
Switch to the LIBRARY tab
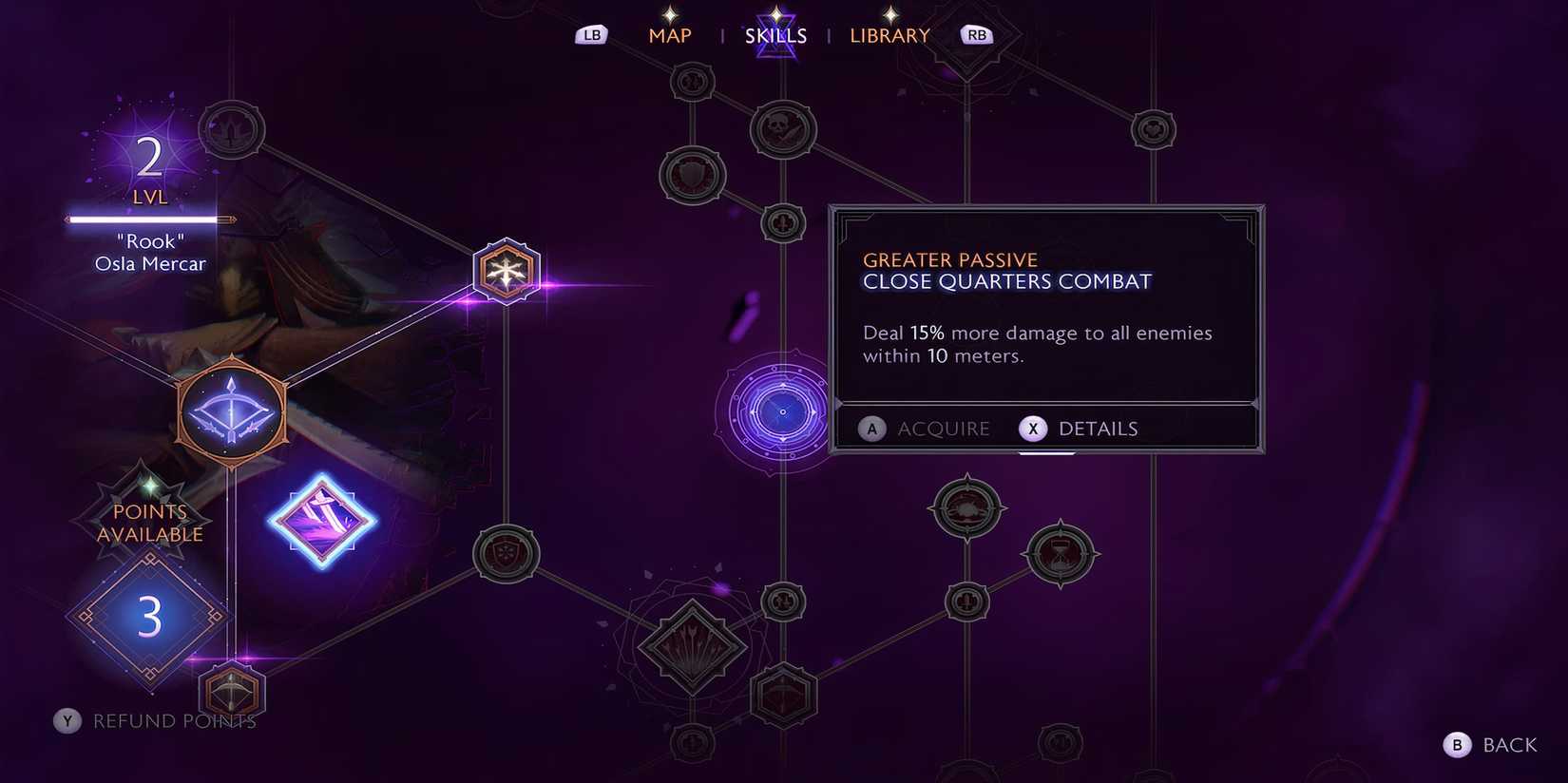(889, 35)
